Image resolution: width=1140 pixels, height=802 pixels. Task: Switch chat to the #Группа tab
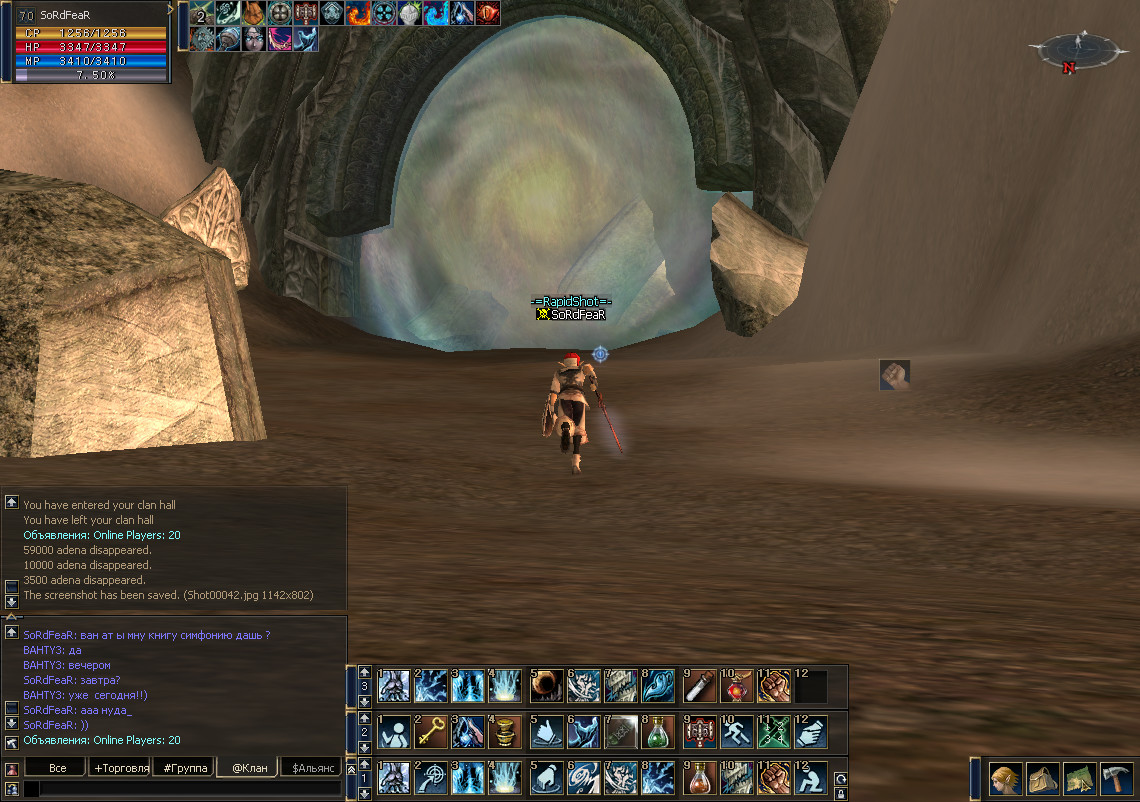[185, 768]
